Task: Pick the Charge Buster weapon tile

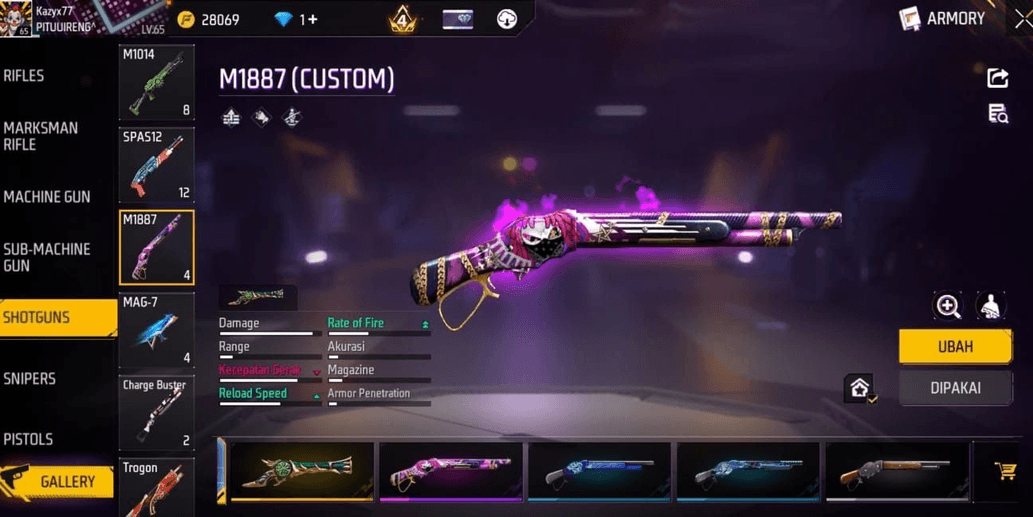Action: click(x=156, y=412)
